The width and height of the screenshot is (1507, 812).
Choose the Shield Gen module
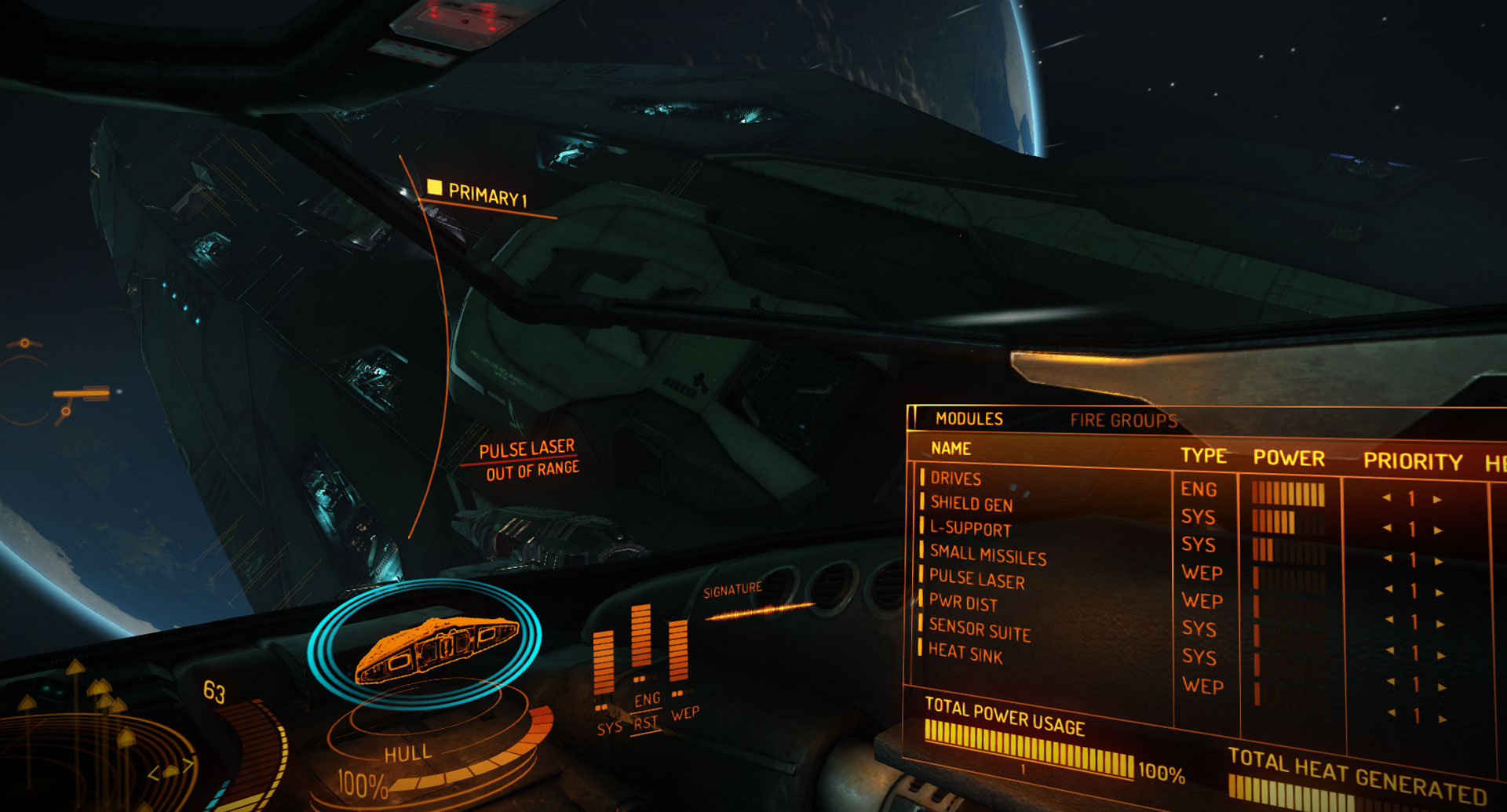(971, 504)
